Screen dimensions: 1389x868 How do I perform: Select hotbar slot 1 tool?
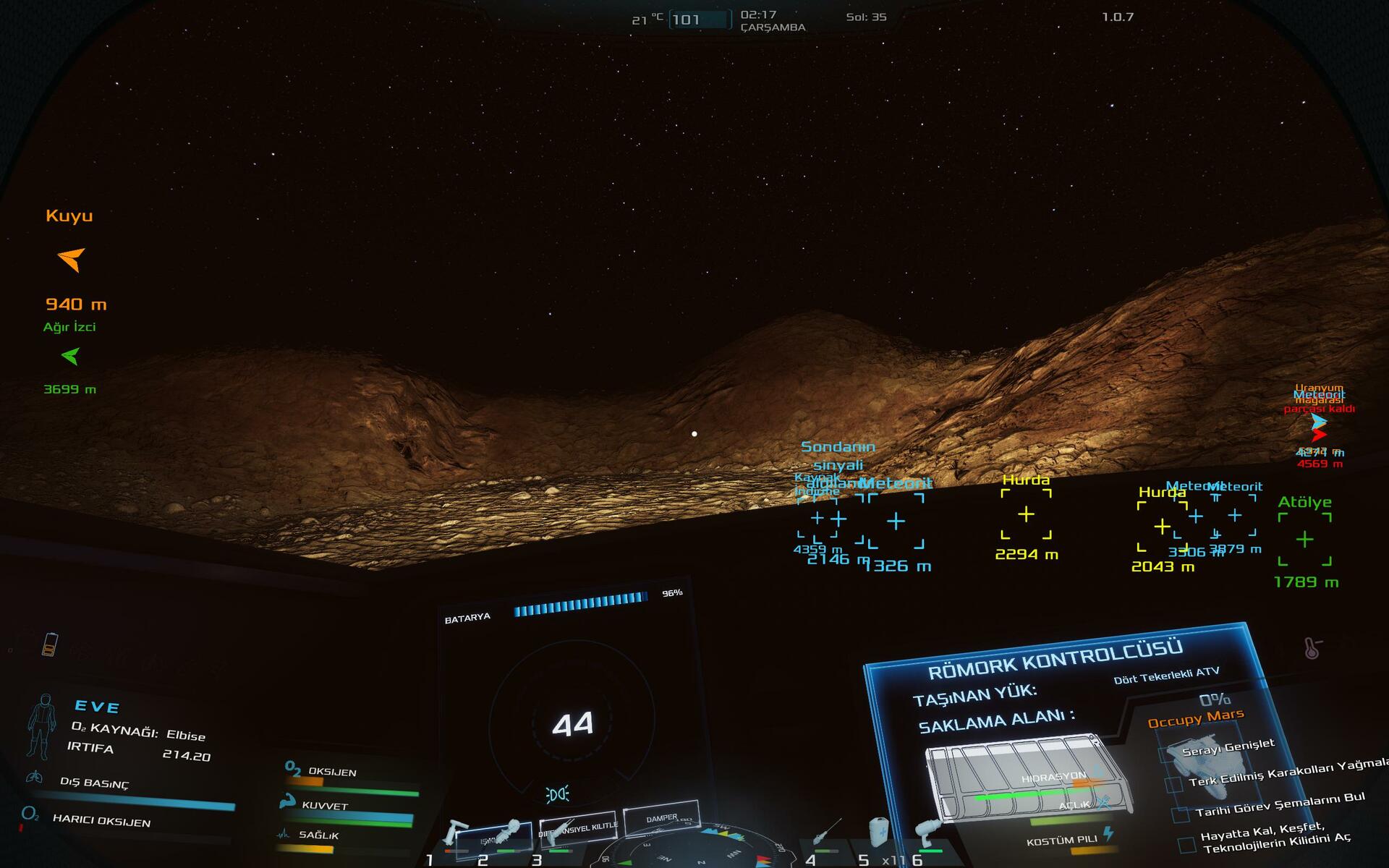(455, 835)
